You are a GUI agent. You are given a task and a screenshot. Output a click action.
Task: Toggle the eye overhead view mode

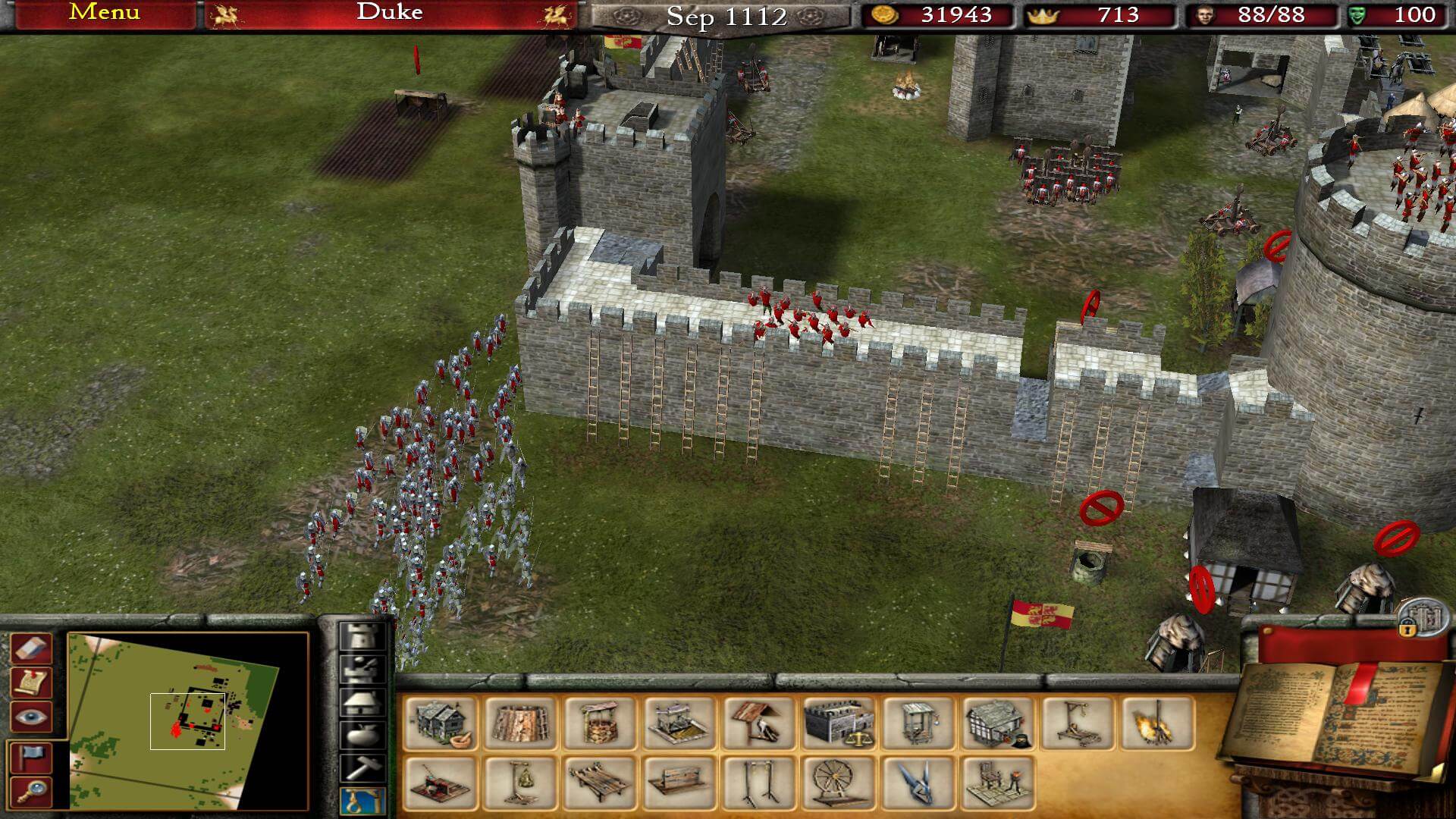(30, 717)
